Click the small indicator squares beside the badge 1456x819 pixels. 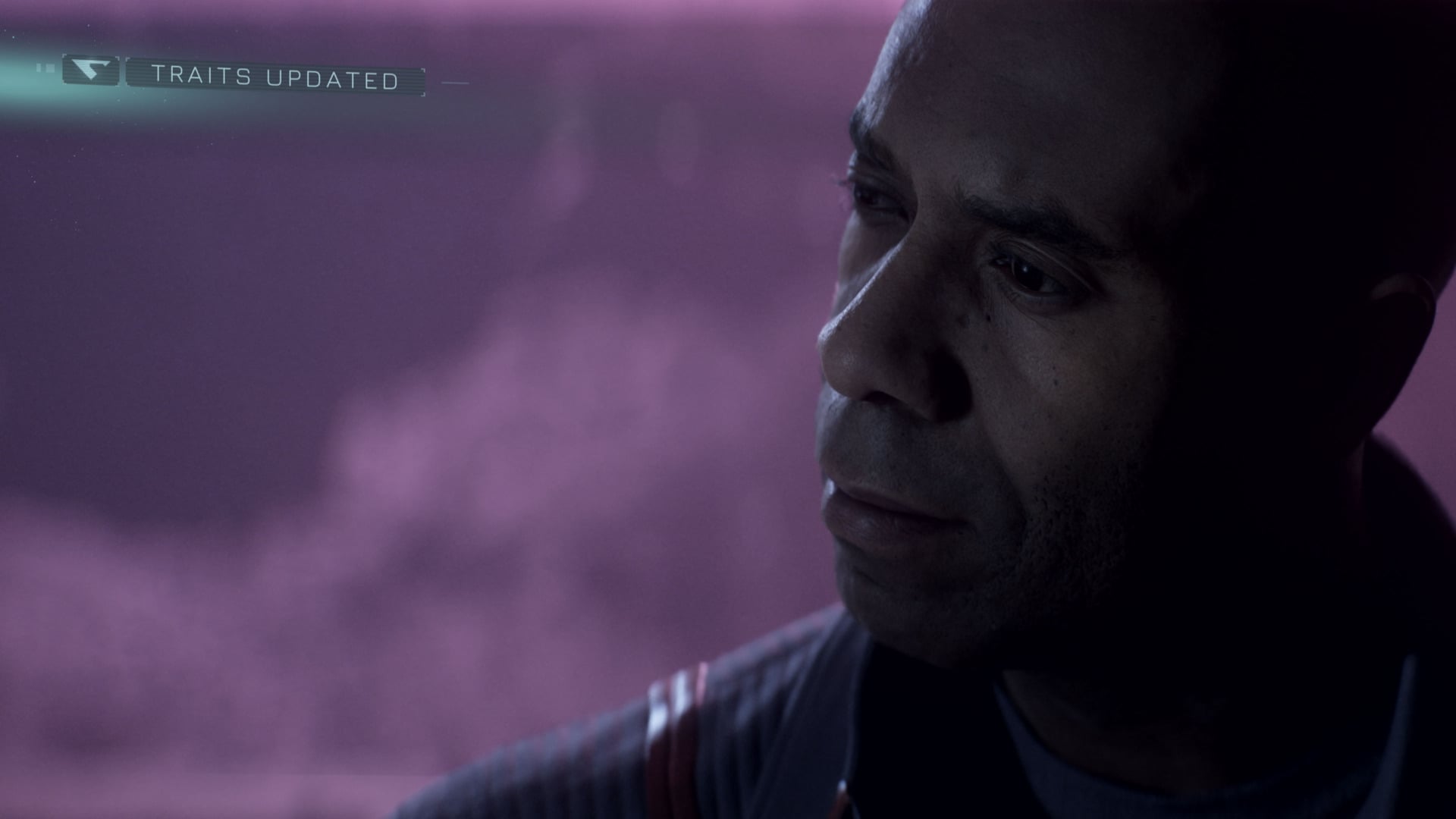(x=47, y=67)
